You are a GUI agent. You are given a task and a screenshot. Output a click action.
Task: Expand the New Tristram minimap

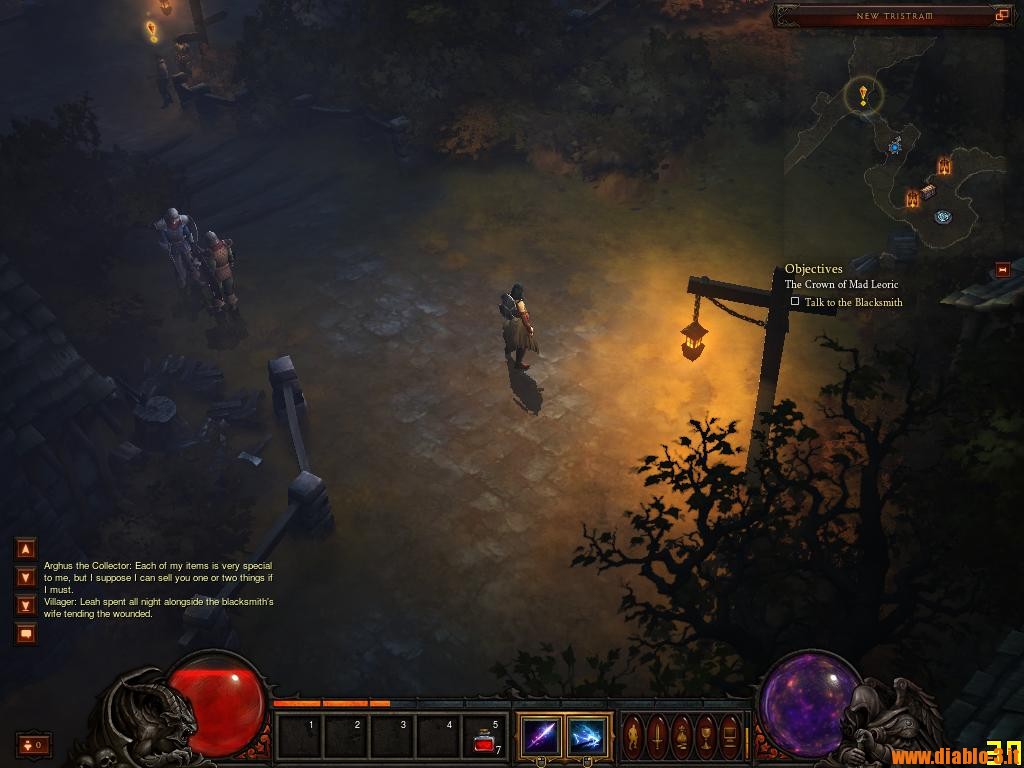1002,16
